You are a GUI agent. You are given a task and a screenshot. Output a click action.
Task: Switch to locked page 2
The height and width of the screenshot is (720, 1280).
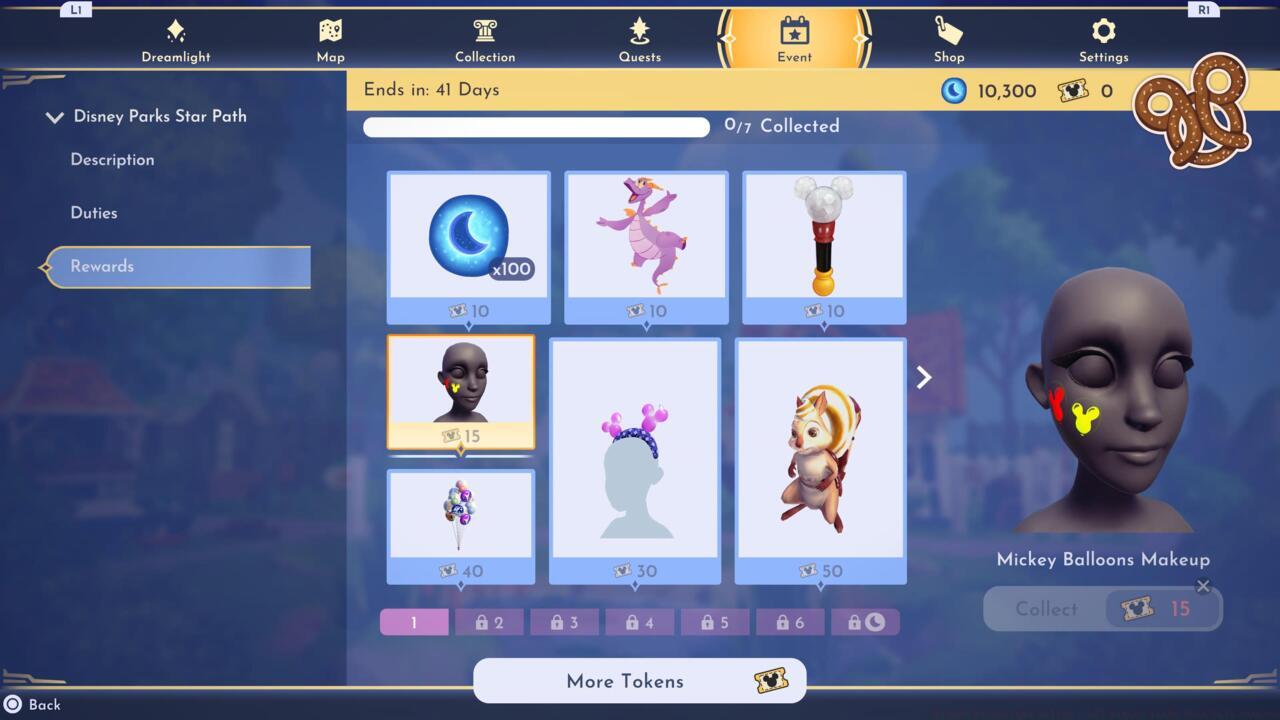[x=489, y=621]
